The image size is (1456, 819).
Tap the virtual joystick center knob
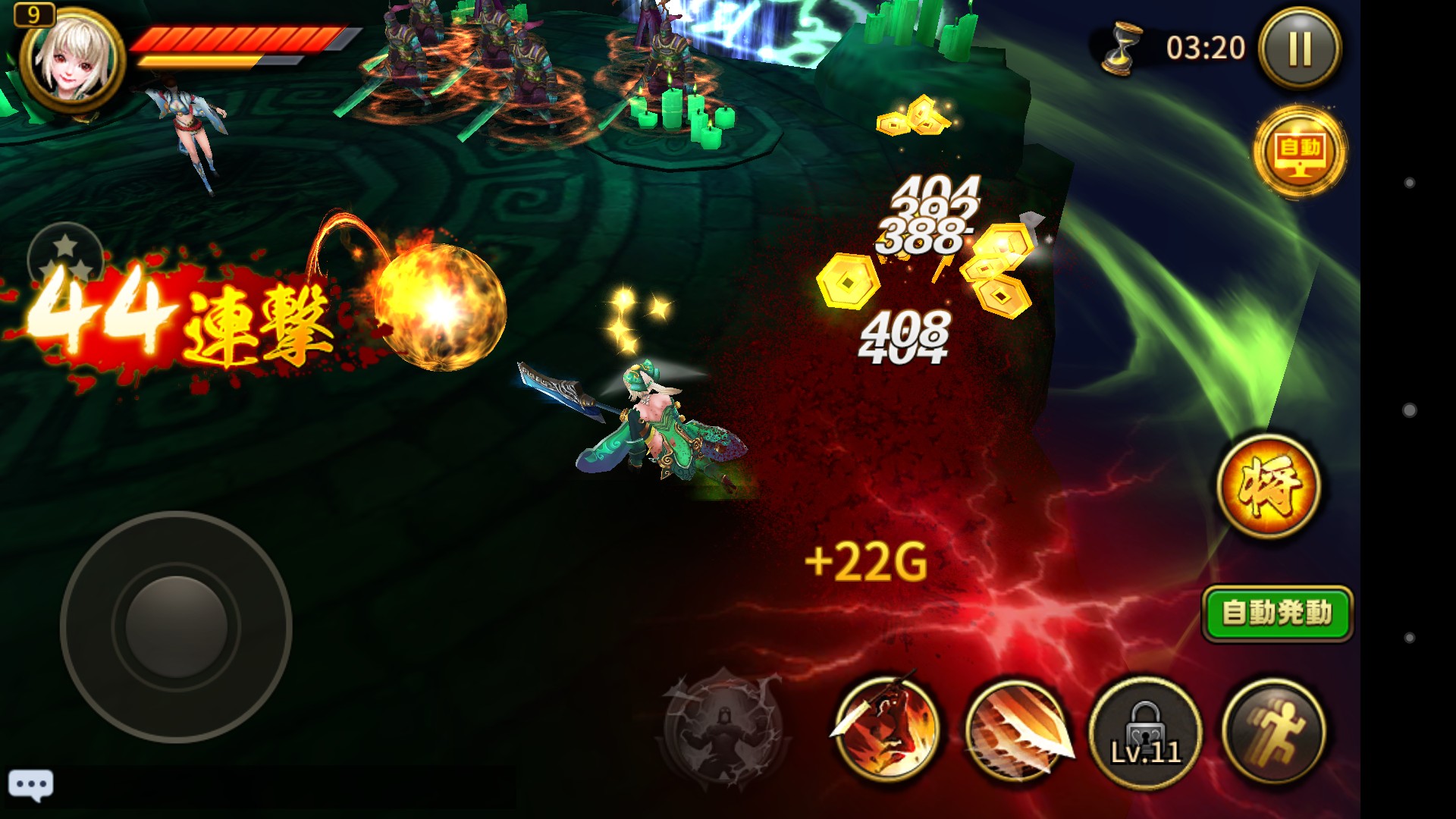(176, 627)
